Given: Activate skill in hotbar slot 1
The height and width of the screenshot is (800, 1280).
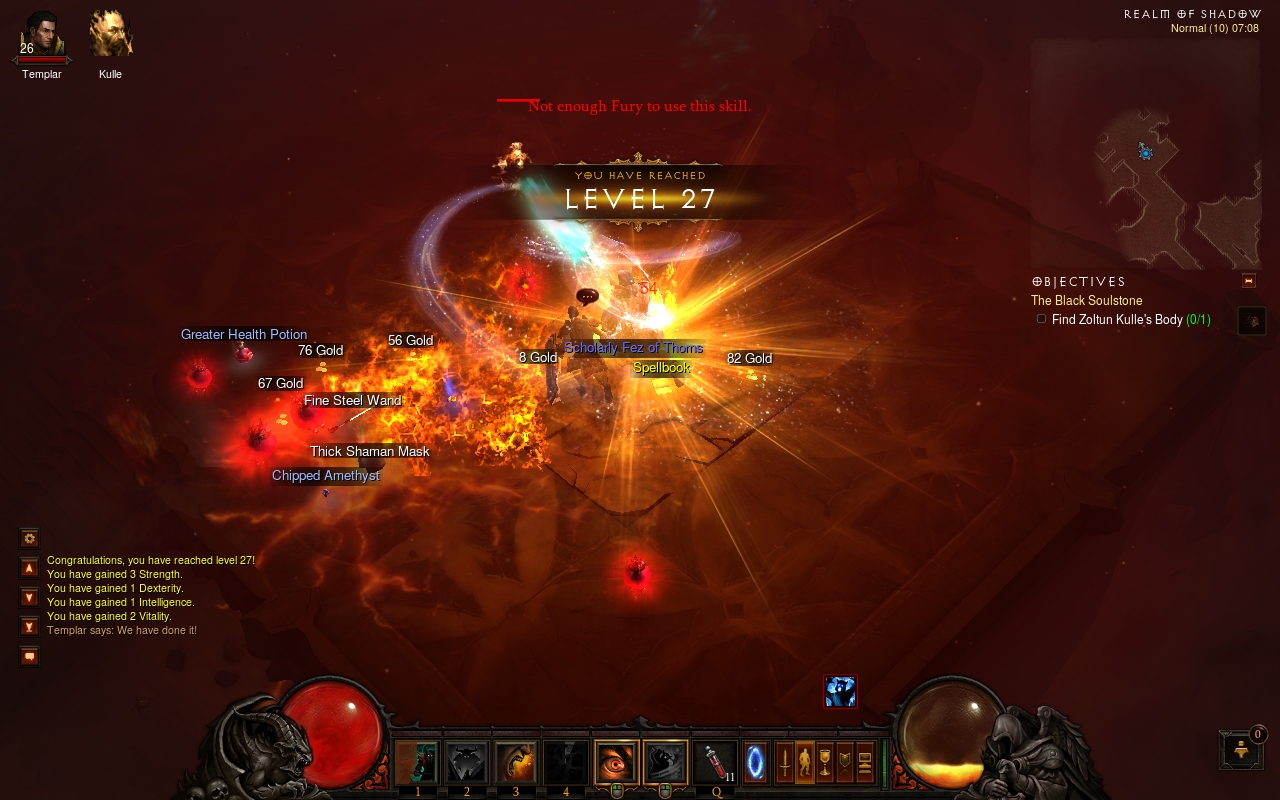Looking at the screenshot, I should (x=417, y=763).
